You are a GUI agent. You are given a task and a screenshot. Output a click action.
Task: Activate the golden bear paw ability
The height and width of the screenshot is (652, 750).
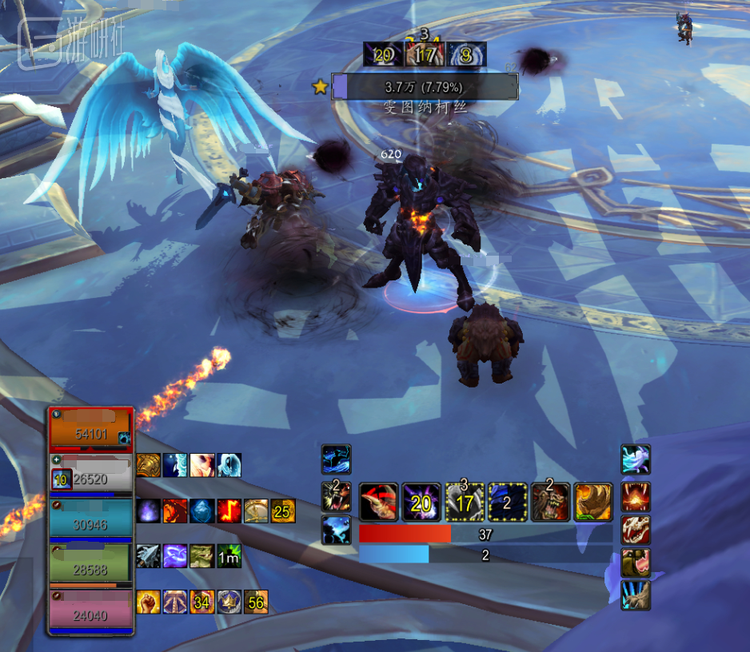click(x=593, y=502)
